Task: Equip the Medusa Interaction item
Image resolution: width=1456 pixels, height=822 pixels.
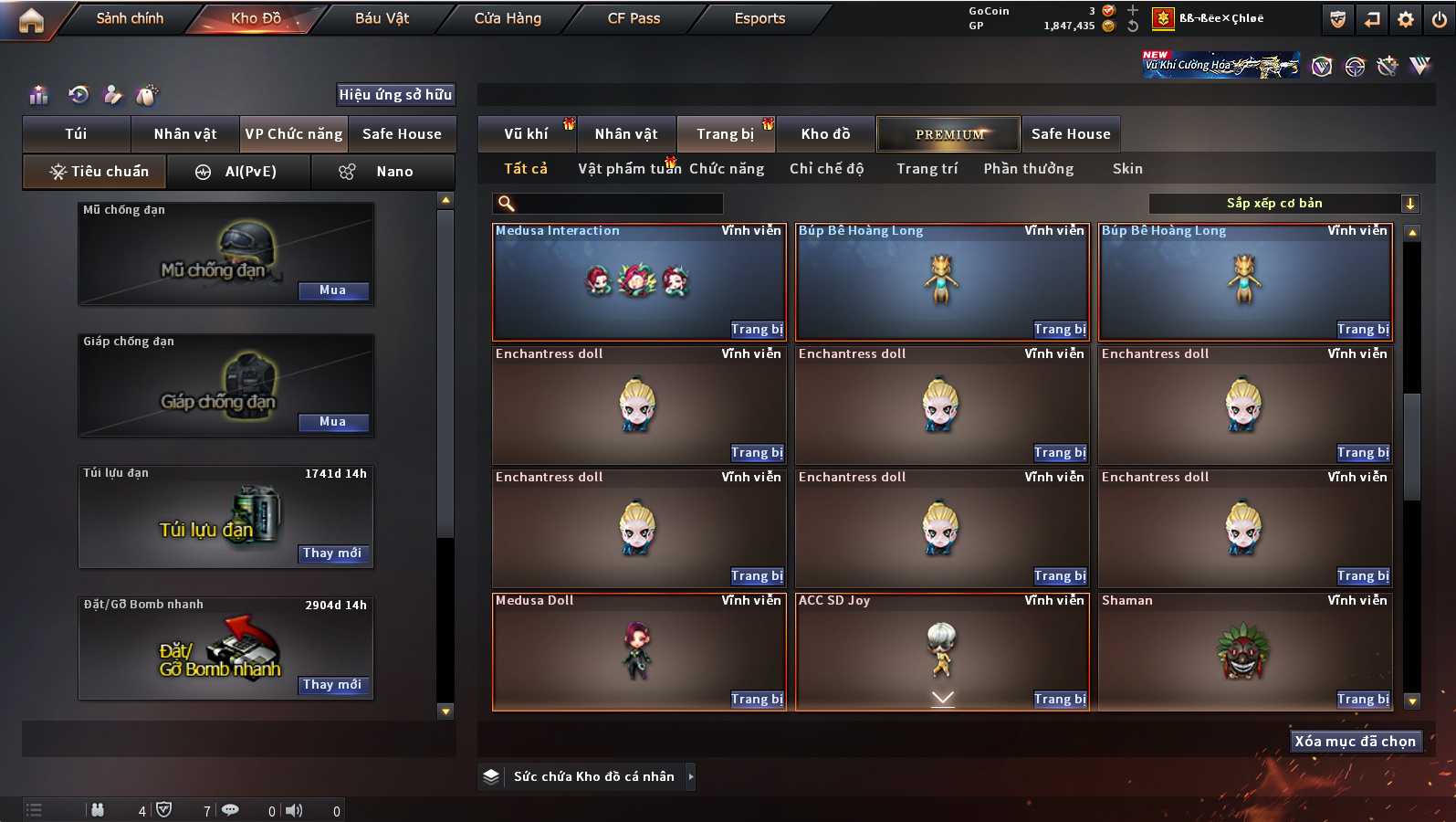Action: click(757, 330)
